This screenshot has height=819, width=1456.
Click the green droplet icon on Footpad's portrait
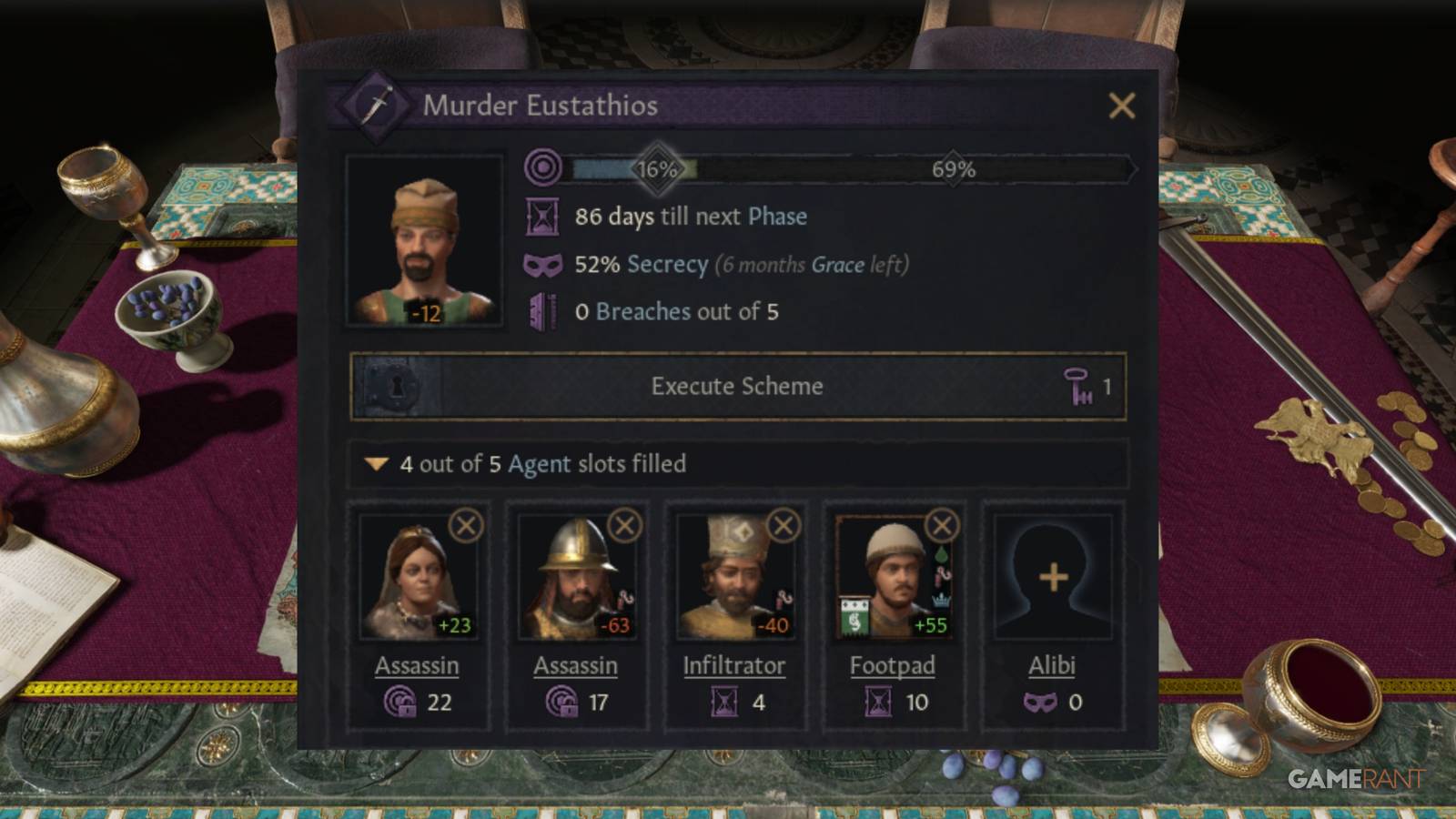click(x=942, y=553)
